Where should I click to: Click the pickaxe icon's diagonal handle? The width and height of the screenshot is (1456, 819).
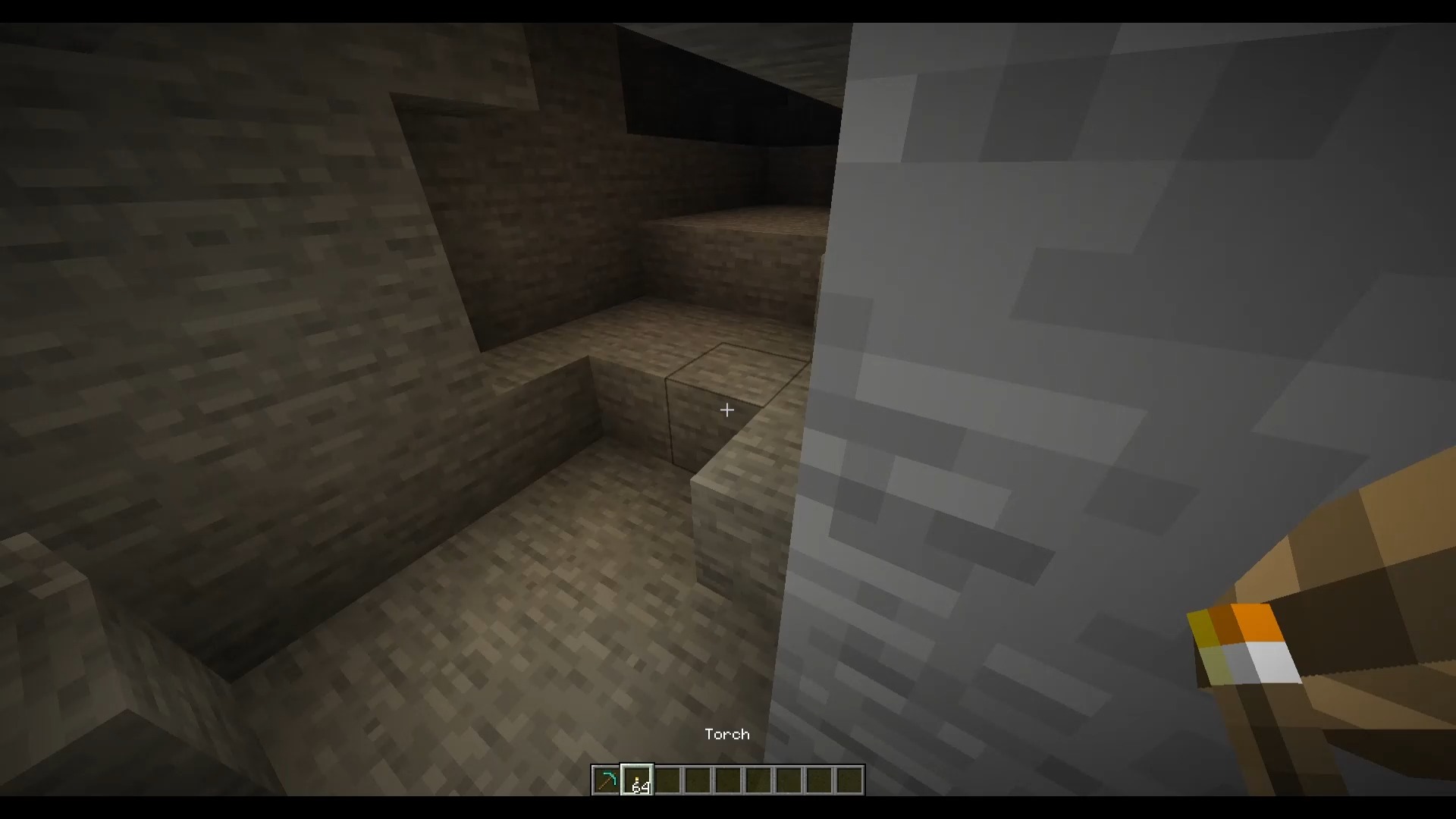pyautogui.click(x=601, y=783)
